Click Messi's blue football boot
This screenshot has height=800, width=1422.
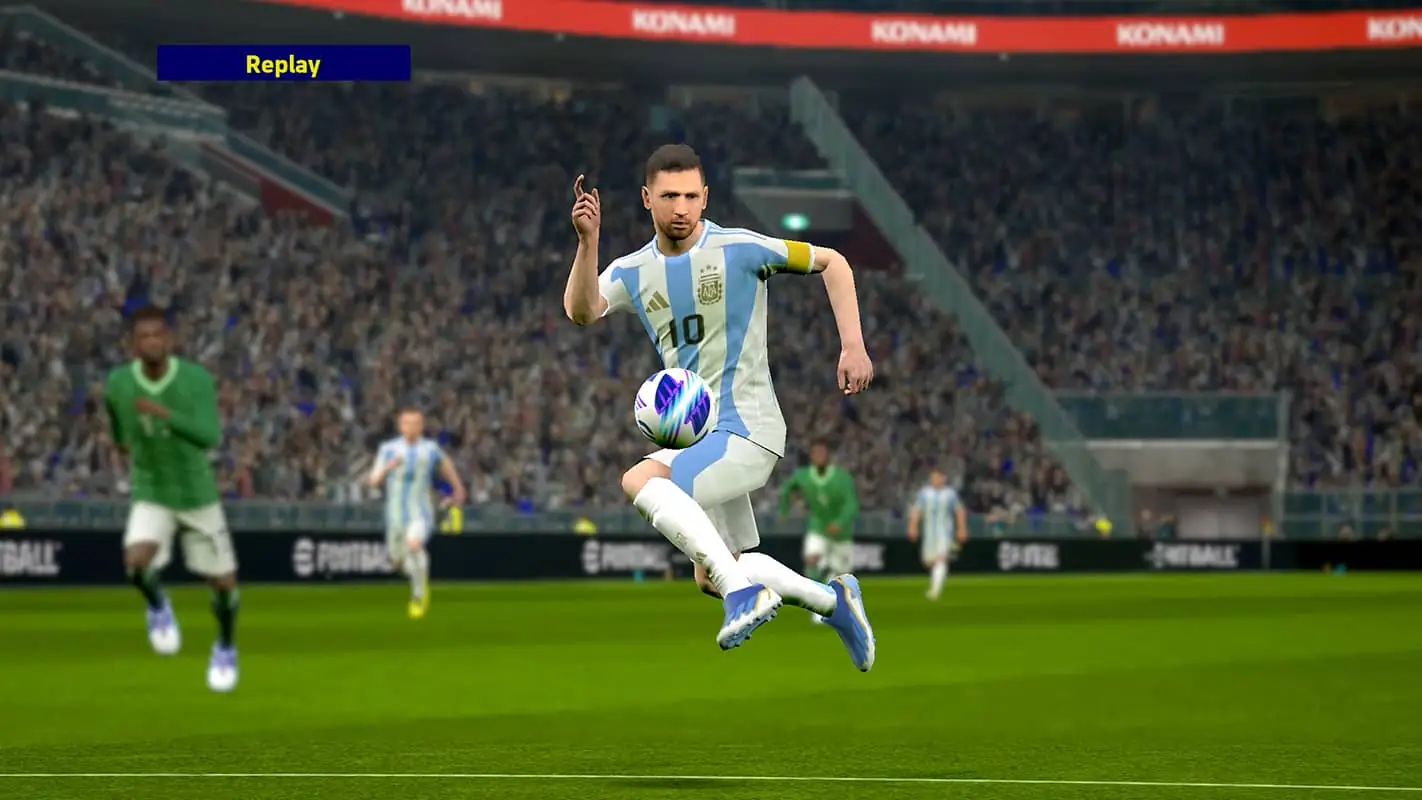848,625
